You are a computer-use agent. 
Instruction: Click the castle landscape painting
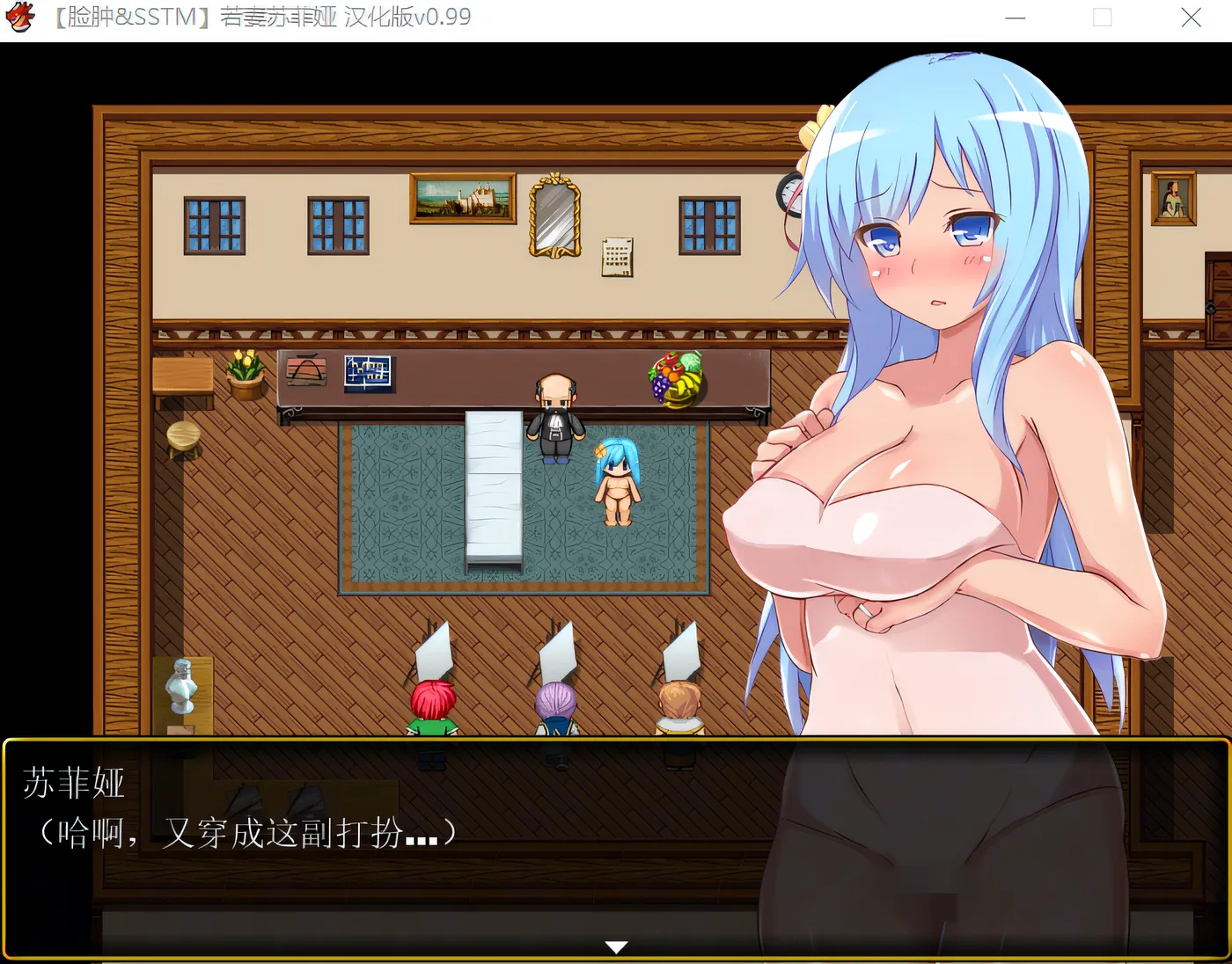461,197
